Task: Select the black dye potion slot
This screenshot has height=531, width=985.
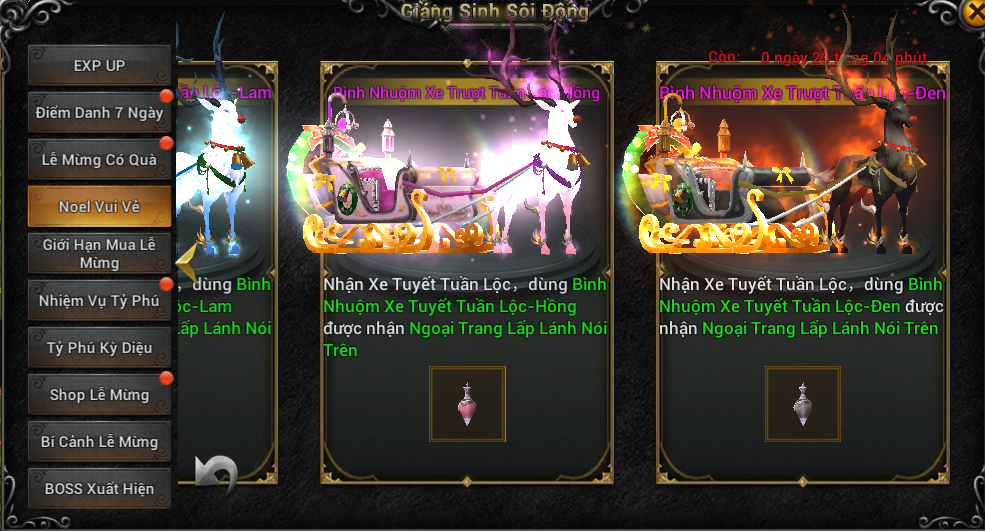Action: coord(803,404)
